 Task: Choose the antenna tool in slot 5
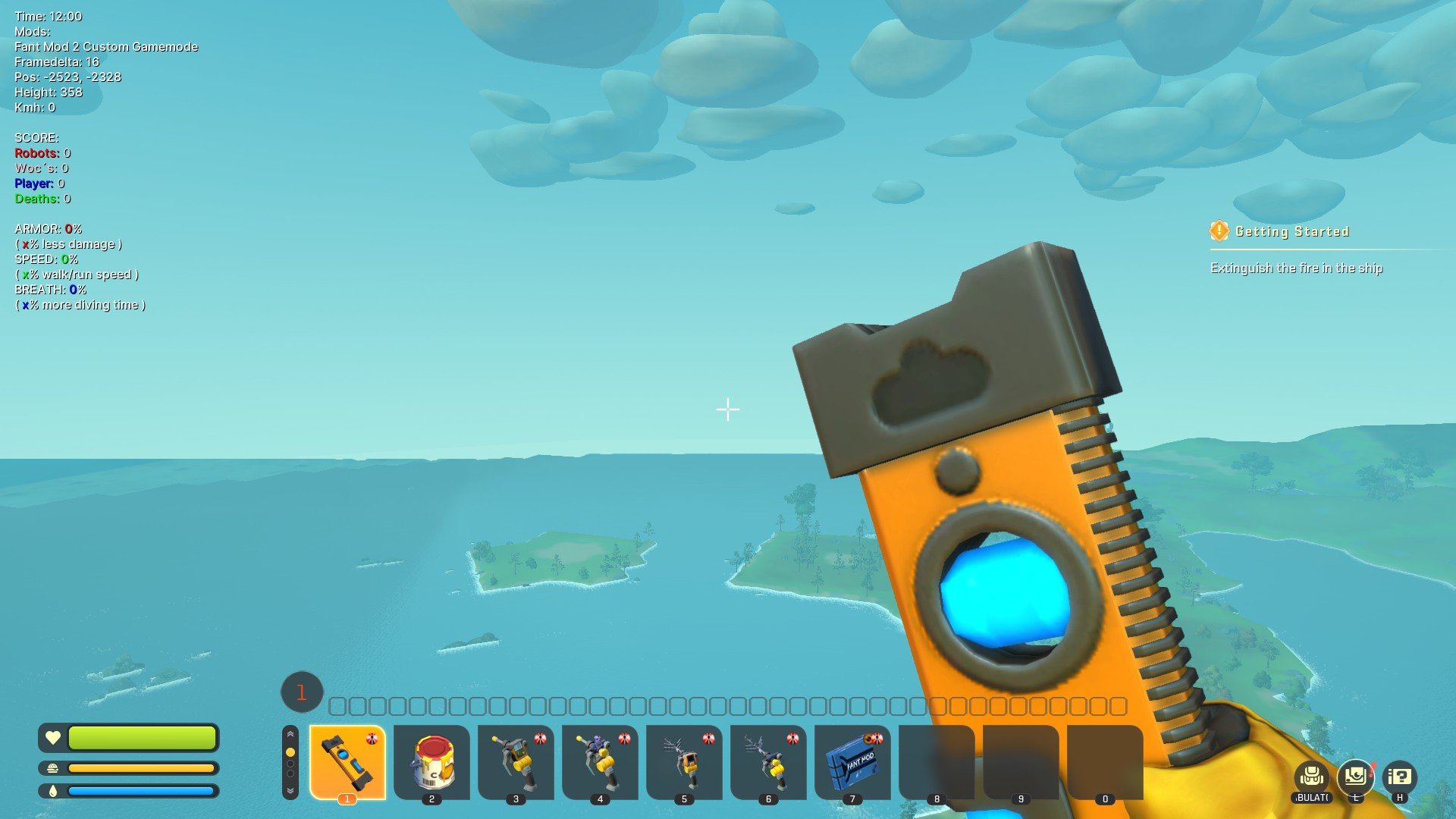(684, 761)
